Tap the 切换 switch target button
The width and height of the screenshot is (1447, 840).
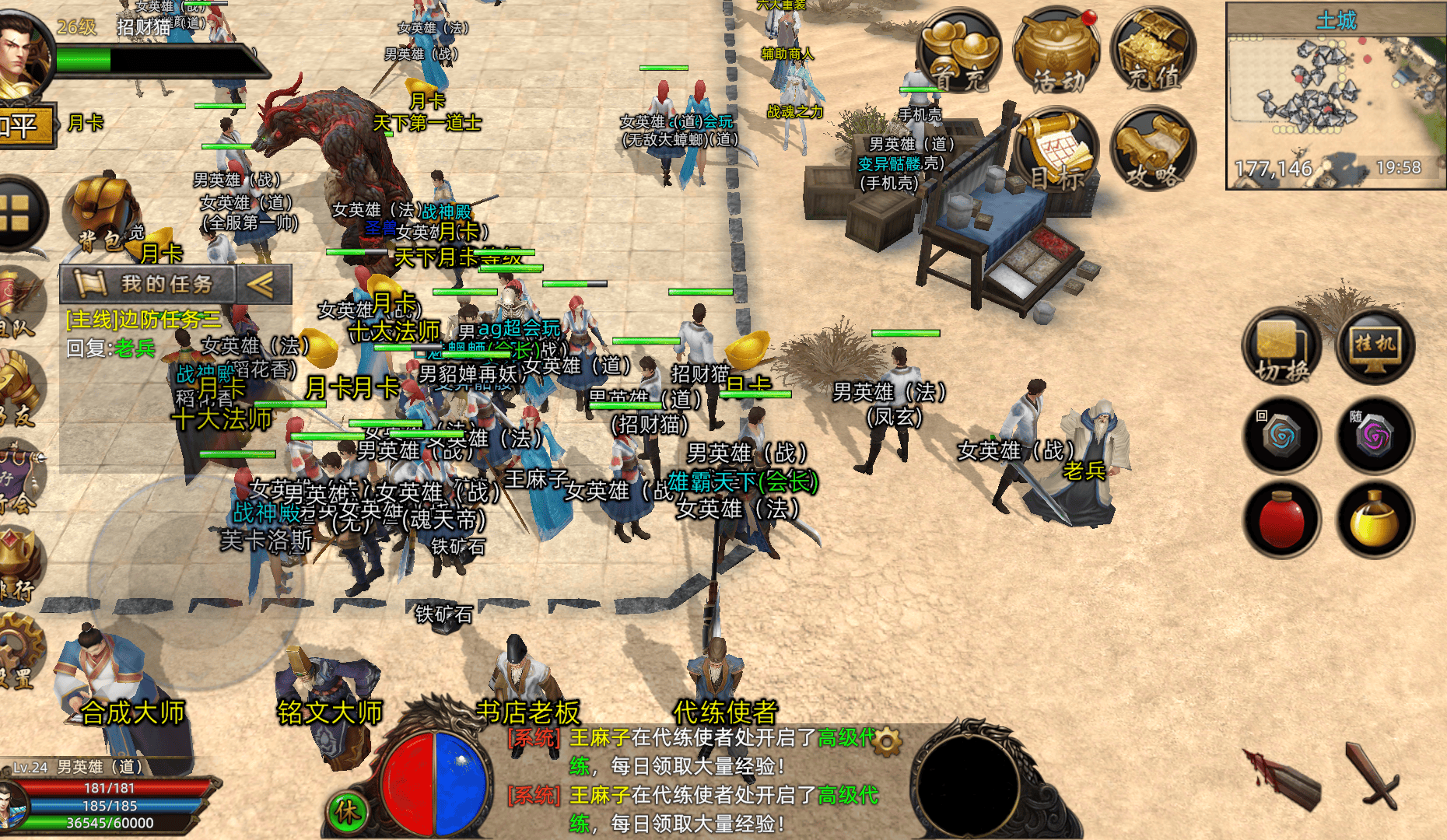(1281, 348)
